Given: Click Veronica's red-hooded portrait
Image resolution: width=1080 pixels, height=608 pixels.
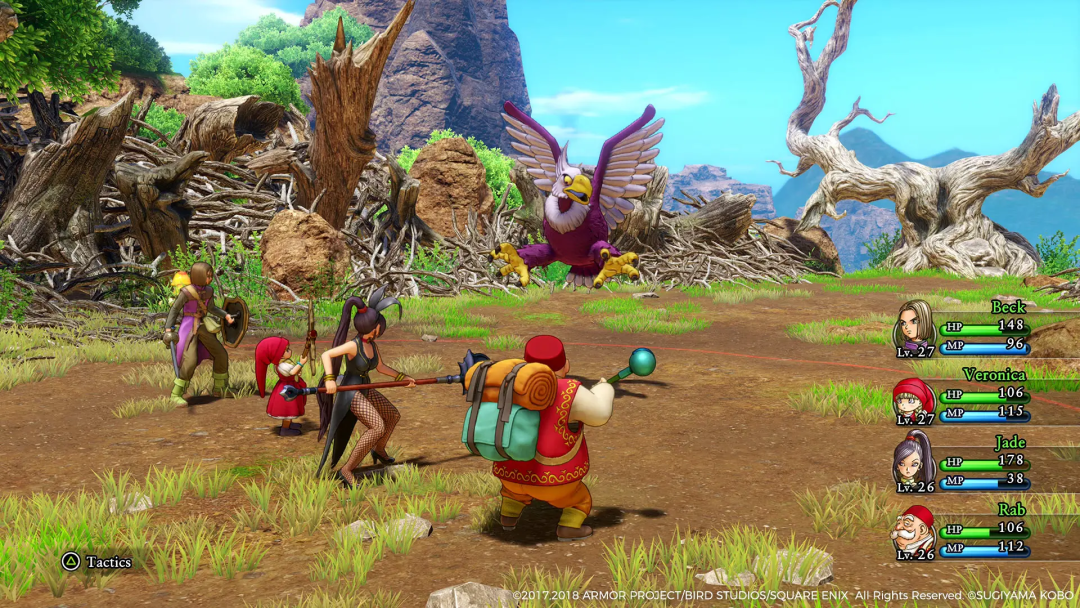Looking at the screenshot, I should 913,398.
